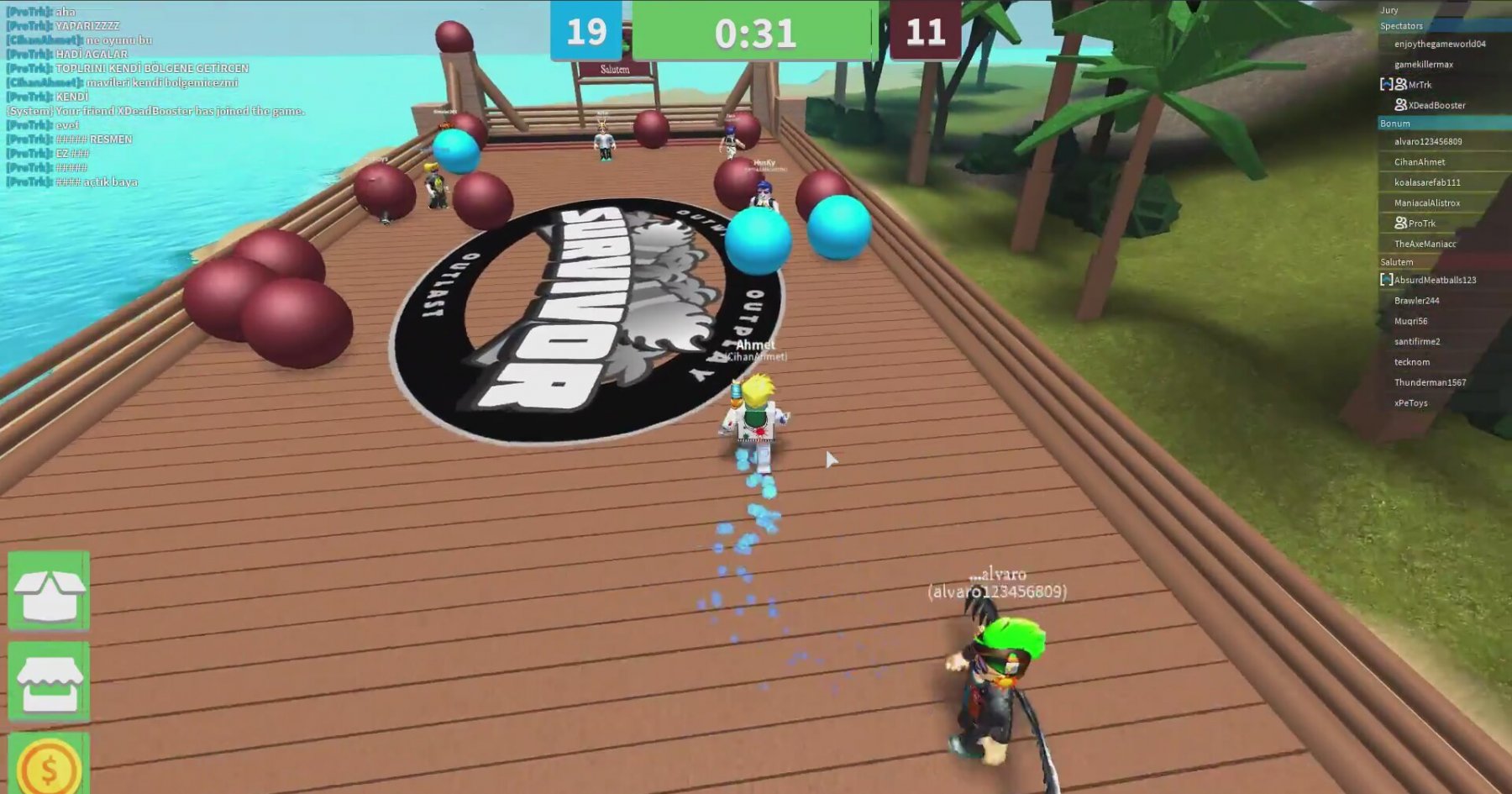
Task: Click the friends icon beside MrTrk
Action: [1401, 85]
